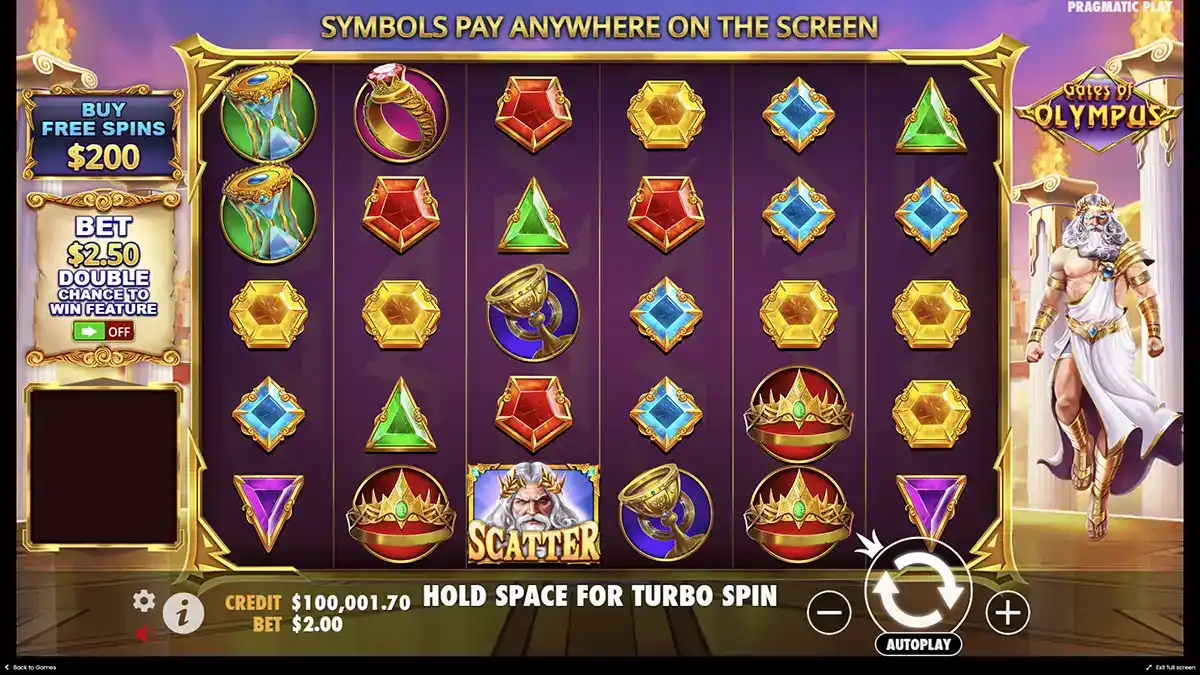Open the Autoplay options
The image size is (1200, 675).
918,645
